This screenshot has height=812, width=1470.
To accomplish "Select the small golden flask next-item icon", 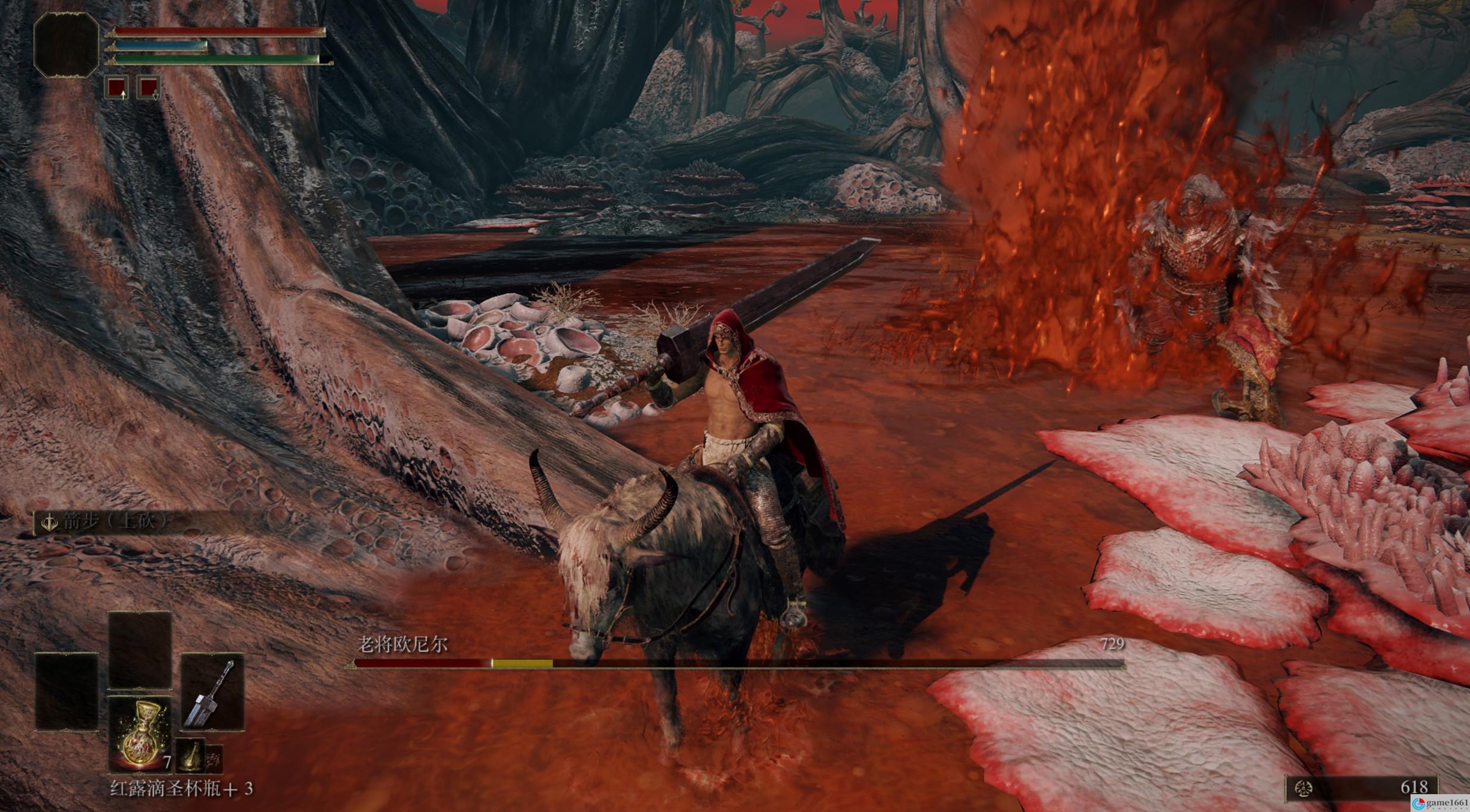I will pos(190,757).
